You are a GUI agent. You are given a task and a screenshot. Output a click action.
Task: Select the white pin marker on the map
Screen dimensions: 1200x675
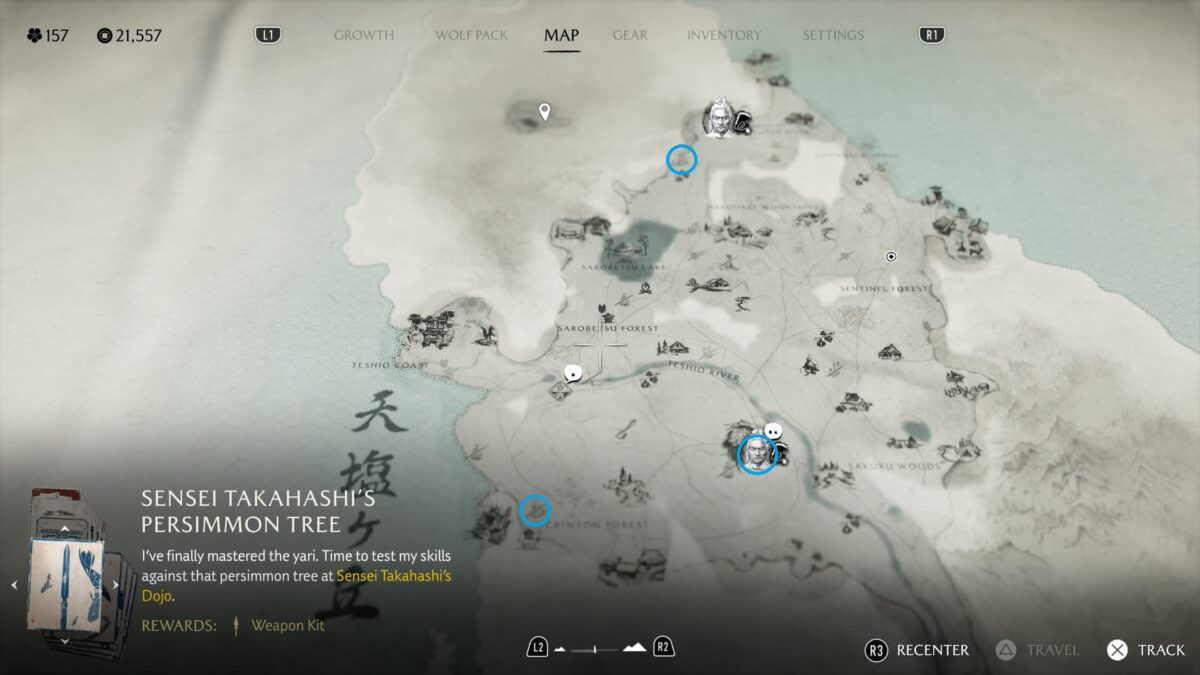(545, 111)
